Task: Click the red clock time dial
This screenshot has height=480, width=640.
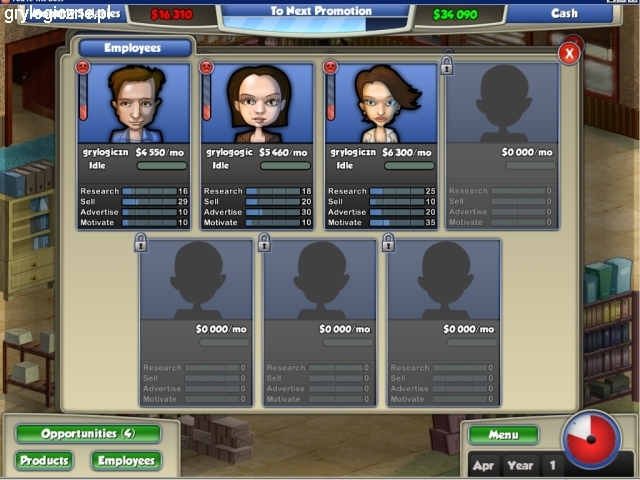Action: [x=591, y=439]
